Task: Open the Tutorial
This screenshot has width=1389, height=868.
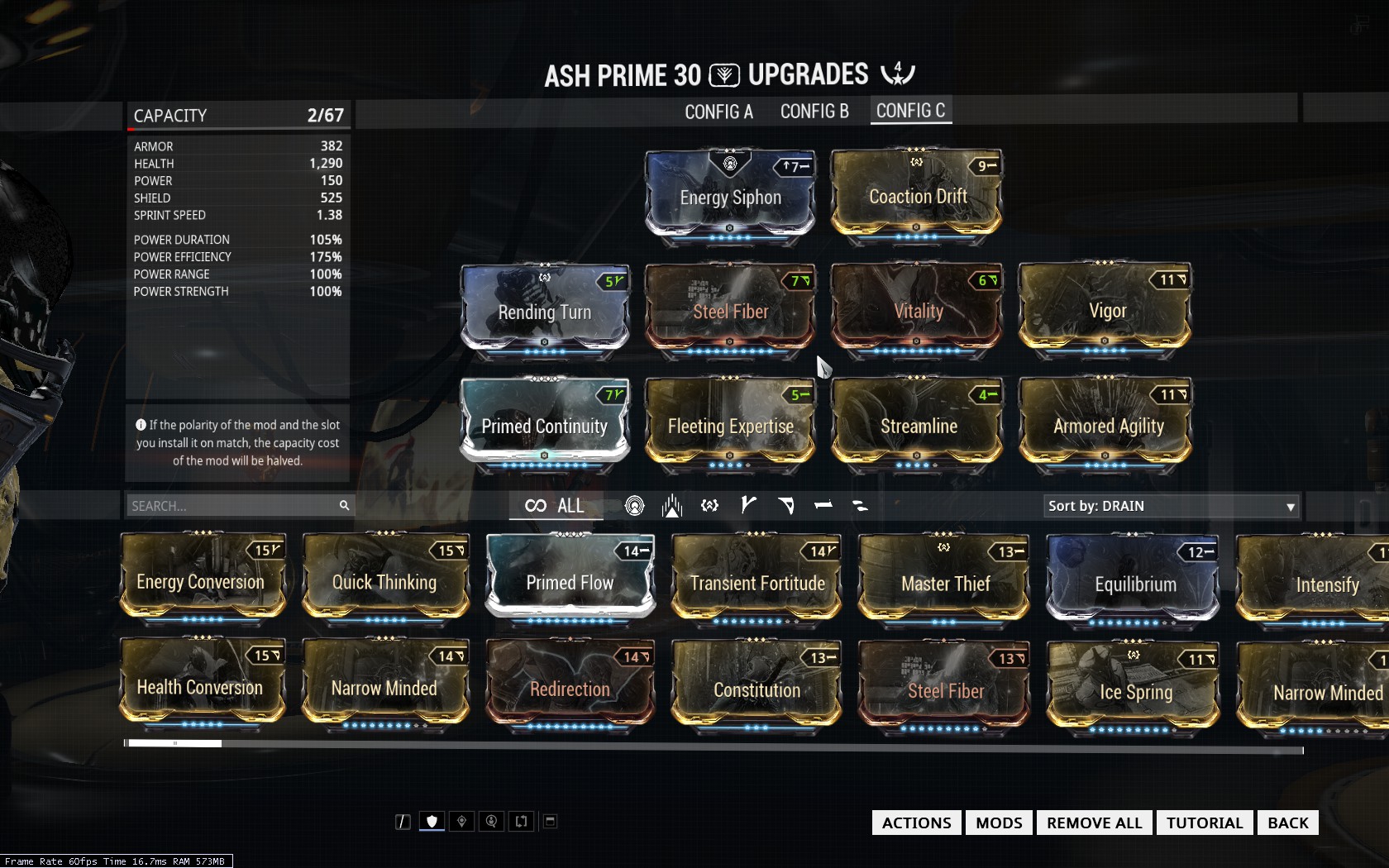Action: coord(1204,823)
